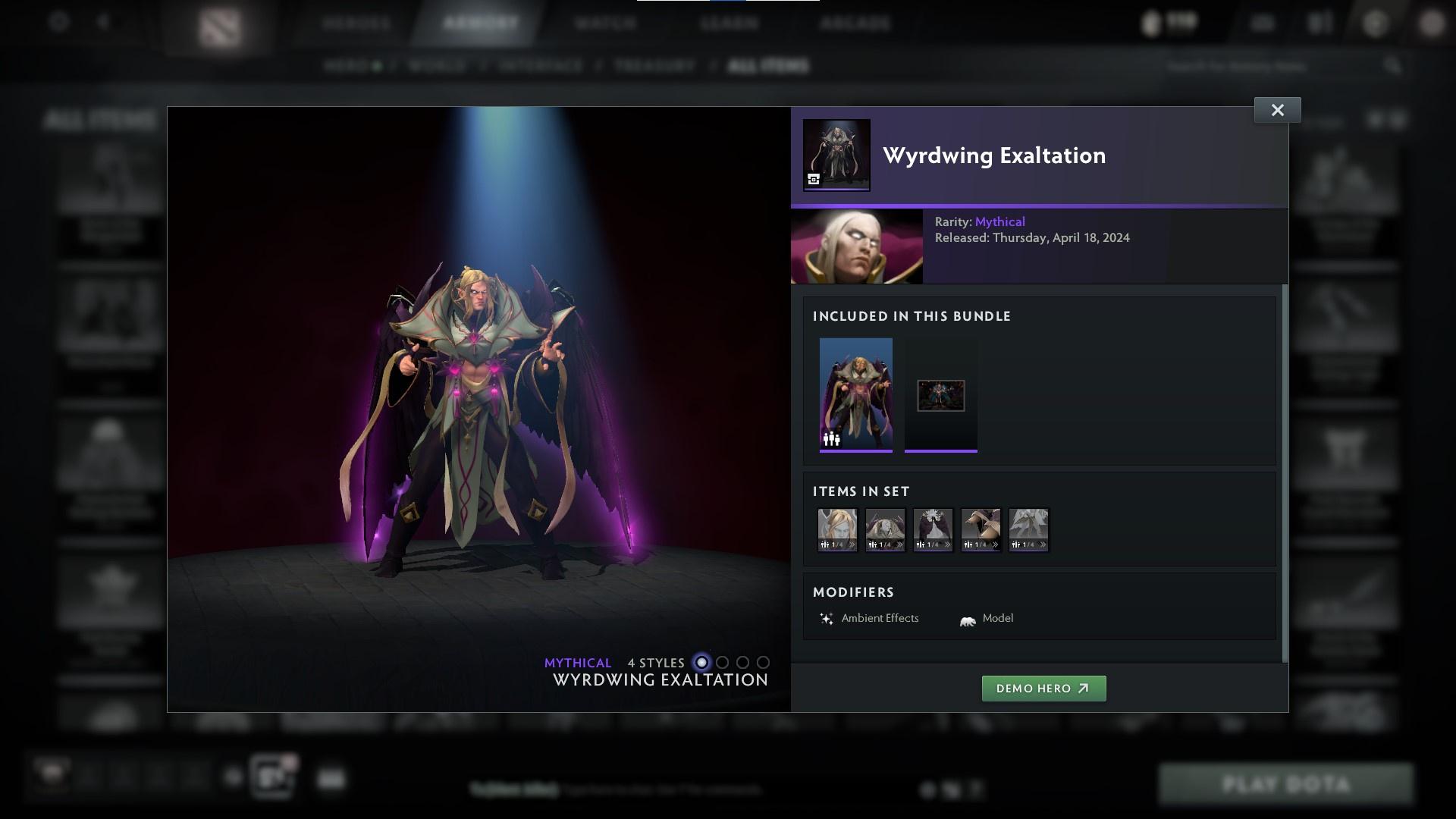
Task: Open the ALL ITEMS section
Action: [768, 65]
